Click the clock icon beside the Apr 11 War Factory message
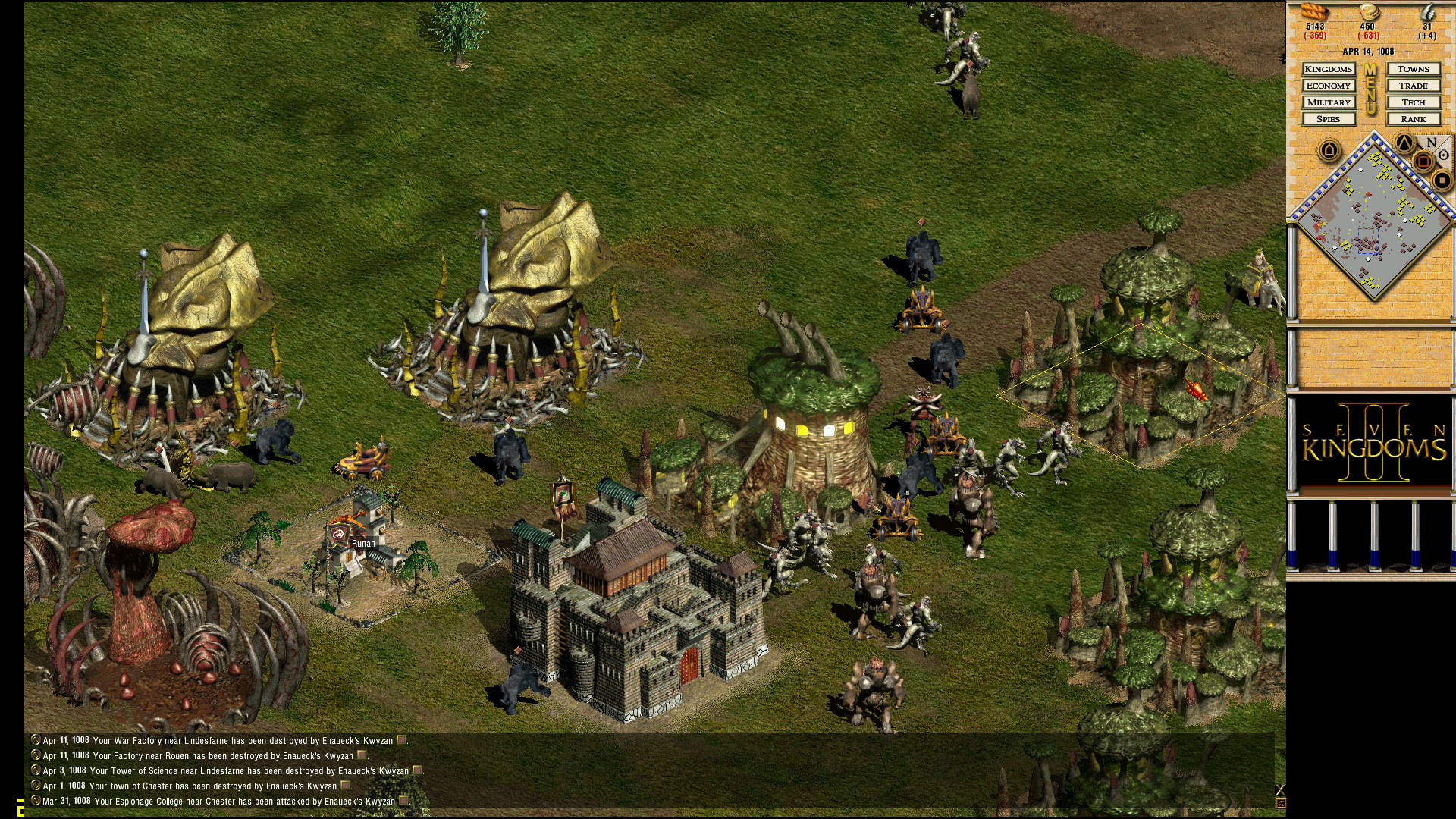Image resolution: width=1456 pixels, height=819 pixels. [36, 741]
